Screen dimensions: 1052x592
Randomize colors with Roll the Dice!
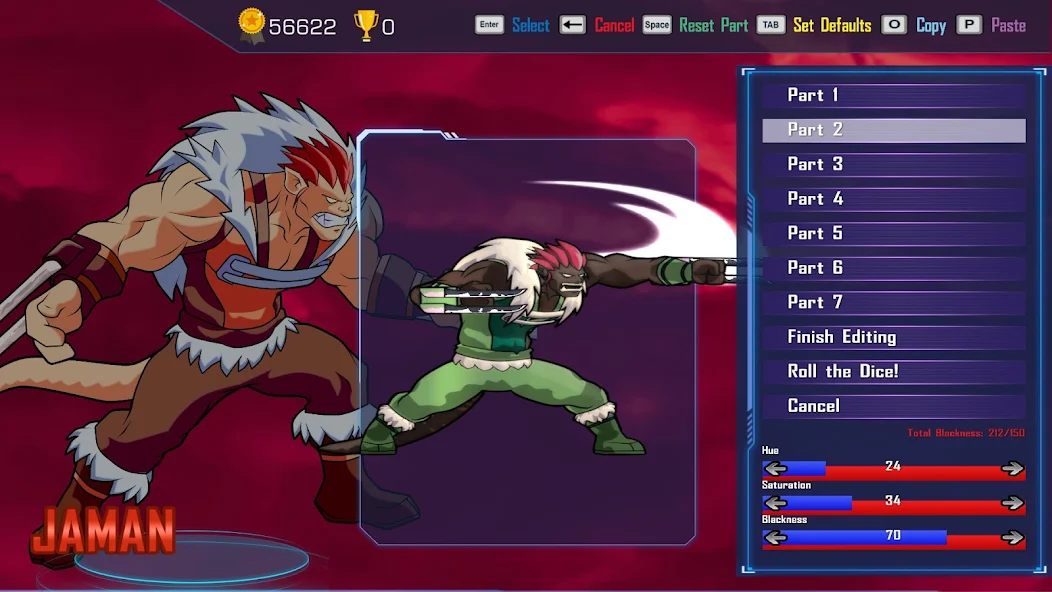(893, 371)
